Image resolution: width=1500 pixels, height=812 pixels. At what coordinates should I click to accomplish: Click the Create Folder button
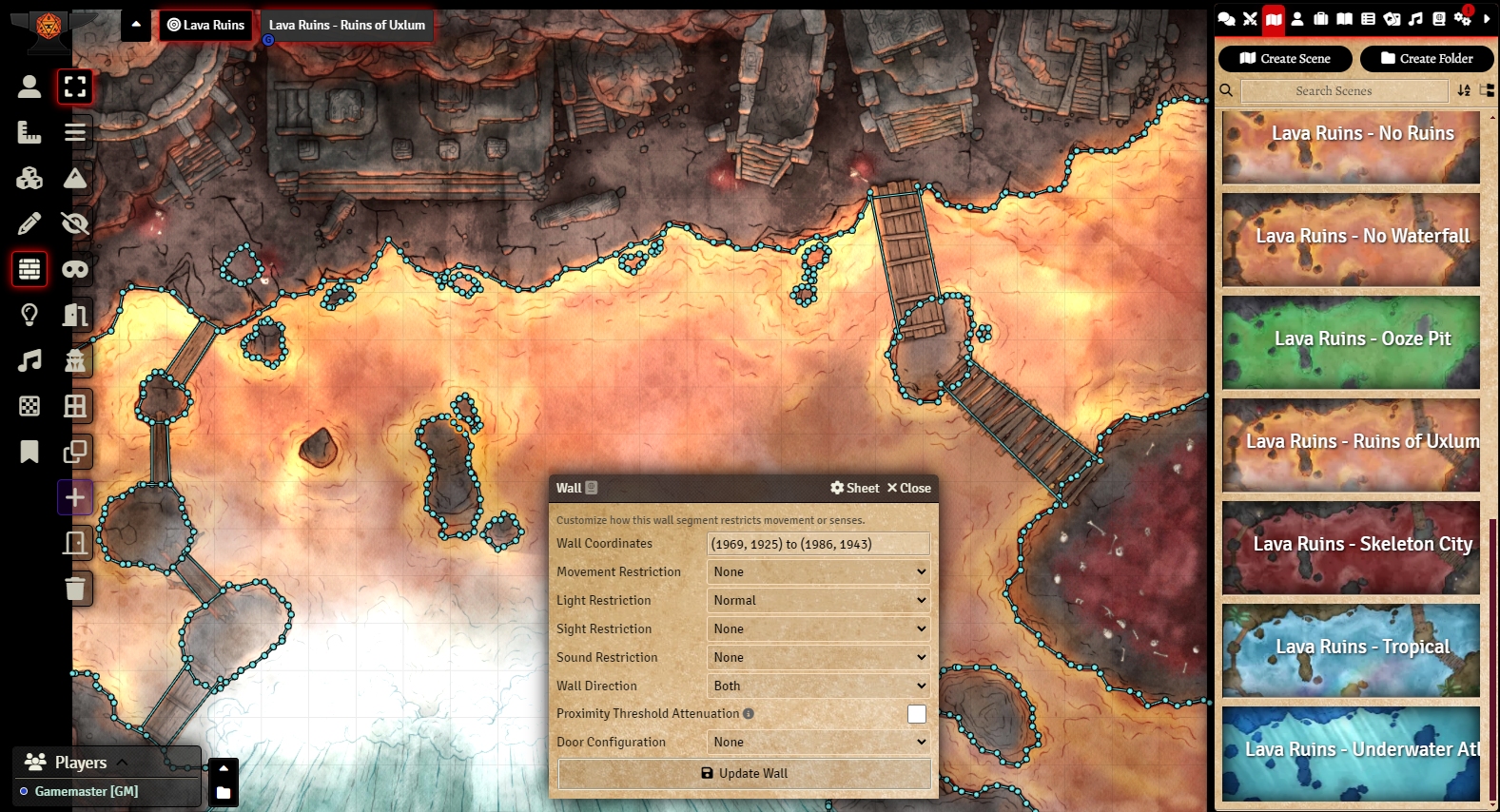point(1427,59)
